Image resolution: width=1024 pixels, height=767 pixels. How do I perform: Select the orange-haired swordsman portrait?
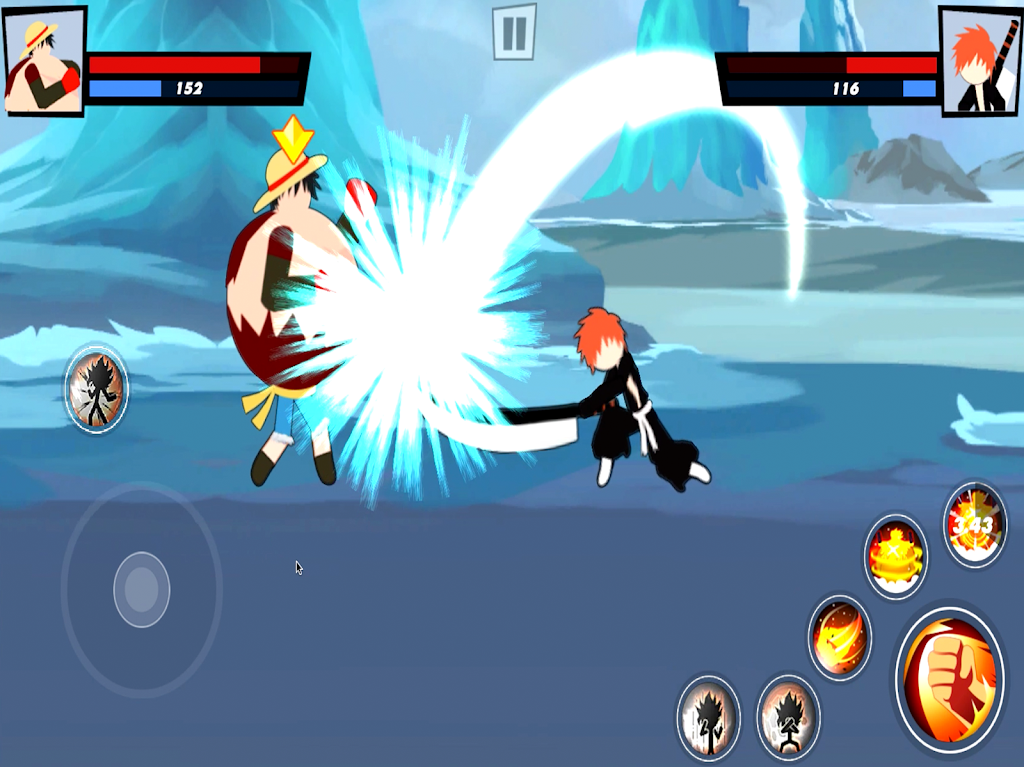(x=979, y=62)
